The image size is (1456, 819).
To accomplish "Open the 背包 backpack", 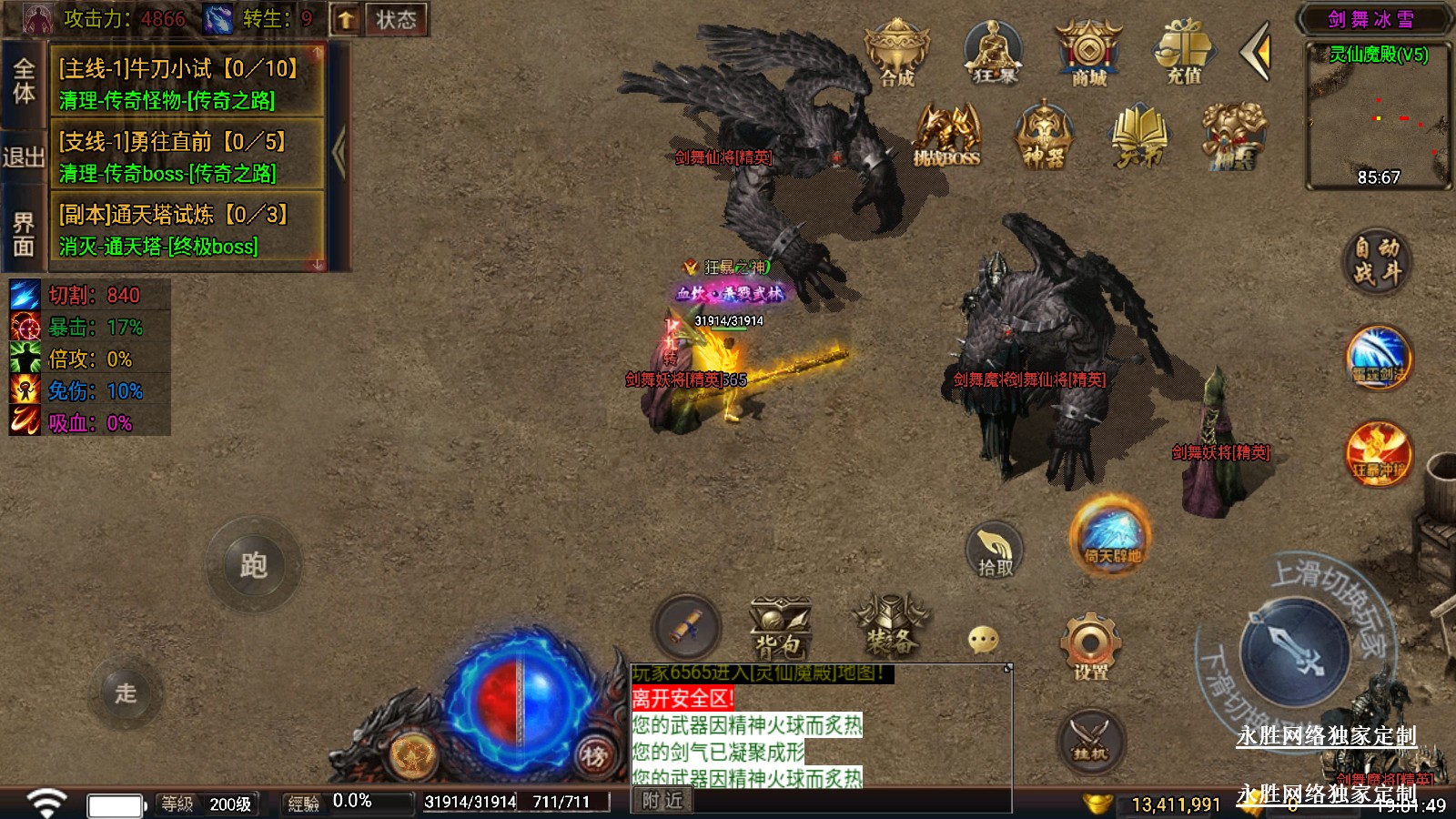I will pyautogui.click(x=779, y=628).
